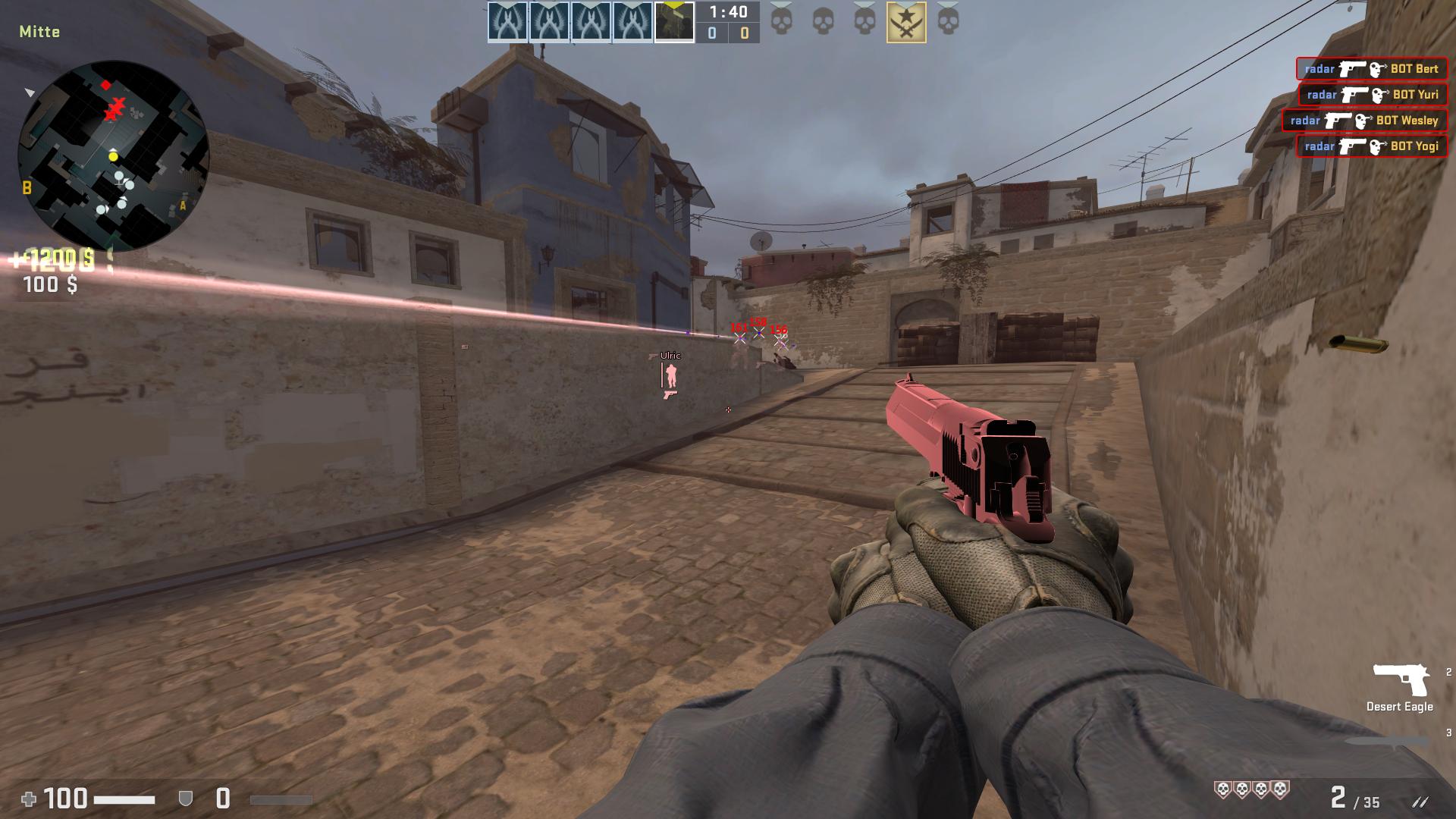The height and width of the screenshot is (819, 1456).
Task: Select the 'radar' label in BOT Wesley's kill entry
Action: (x=1304, y=121)
